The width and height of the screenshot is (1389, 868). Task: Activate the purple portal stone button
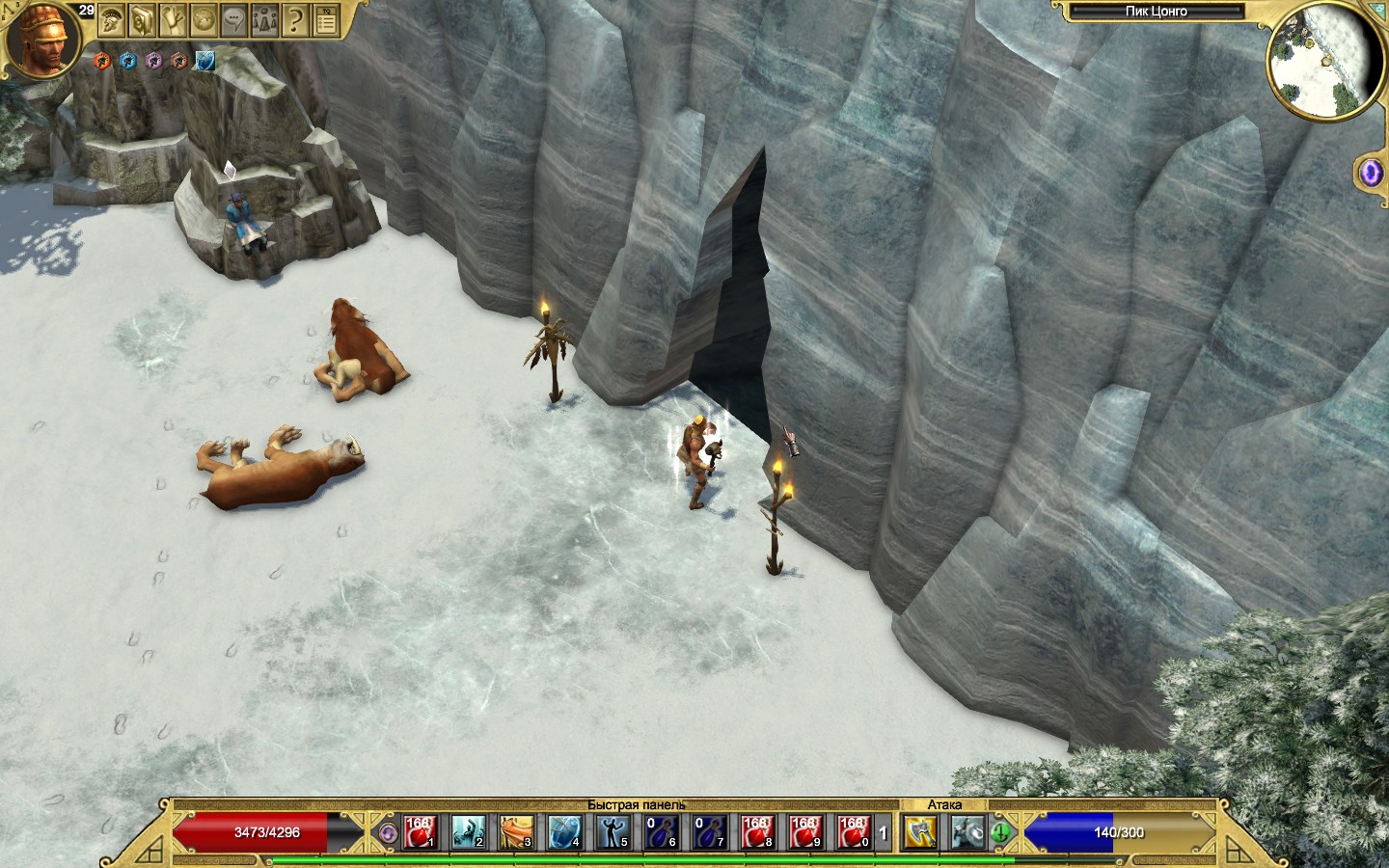[1371, 173]
